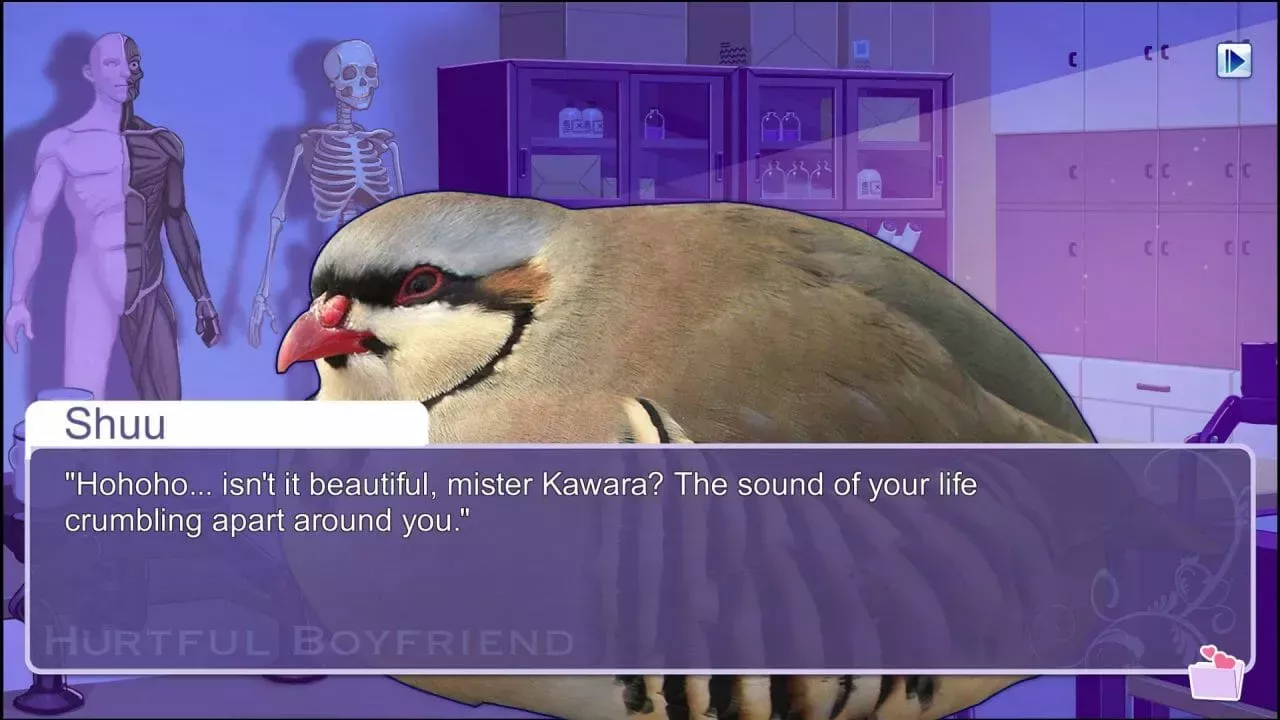This screenshot has width=1280, height=720.
Task: Click the pink heart on the folder icon
Action: click(1224, 660)
